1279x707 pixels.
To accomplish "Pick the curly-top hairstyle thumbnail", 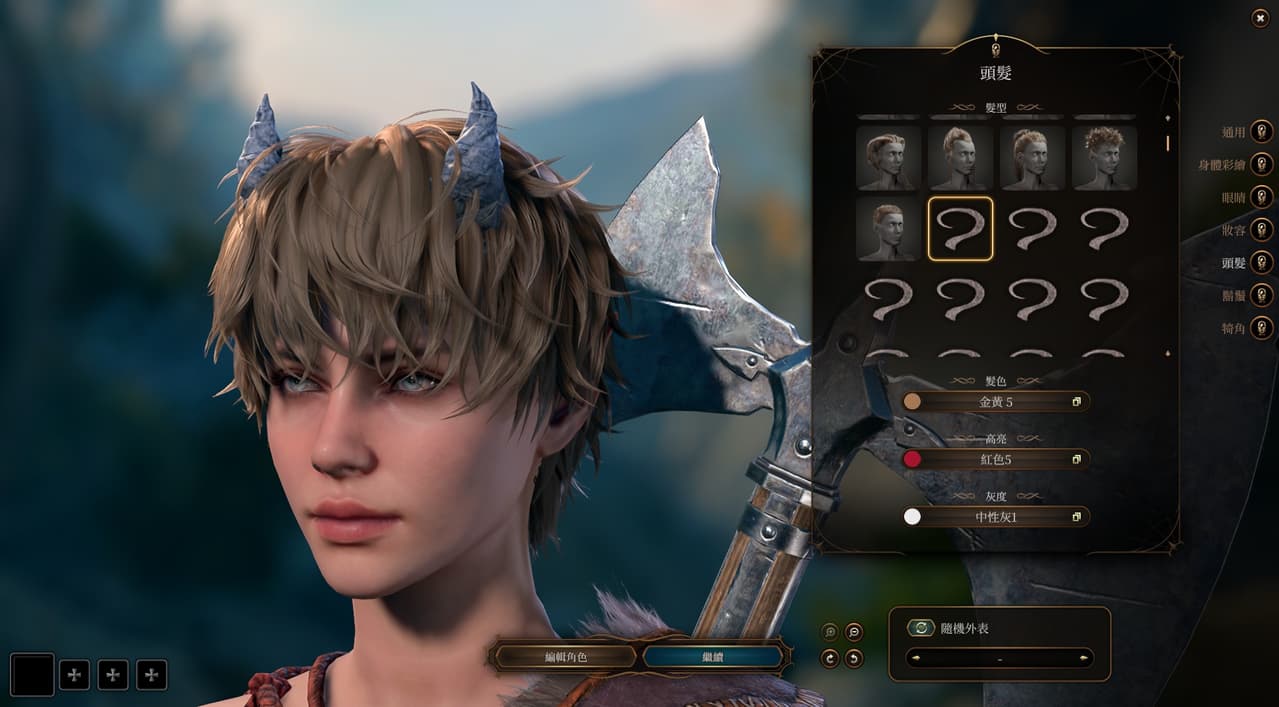I will [x=1104, y=158].
